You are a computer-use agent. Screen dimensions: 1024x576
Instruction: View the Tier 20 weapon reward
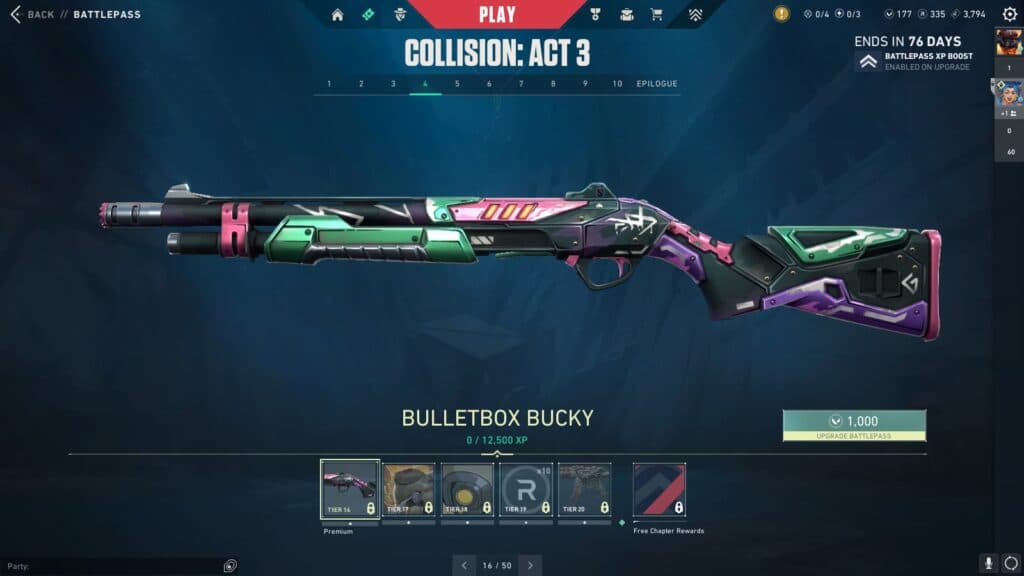[x=584, y=490]
